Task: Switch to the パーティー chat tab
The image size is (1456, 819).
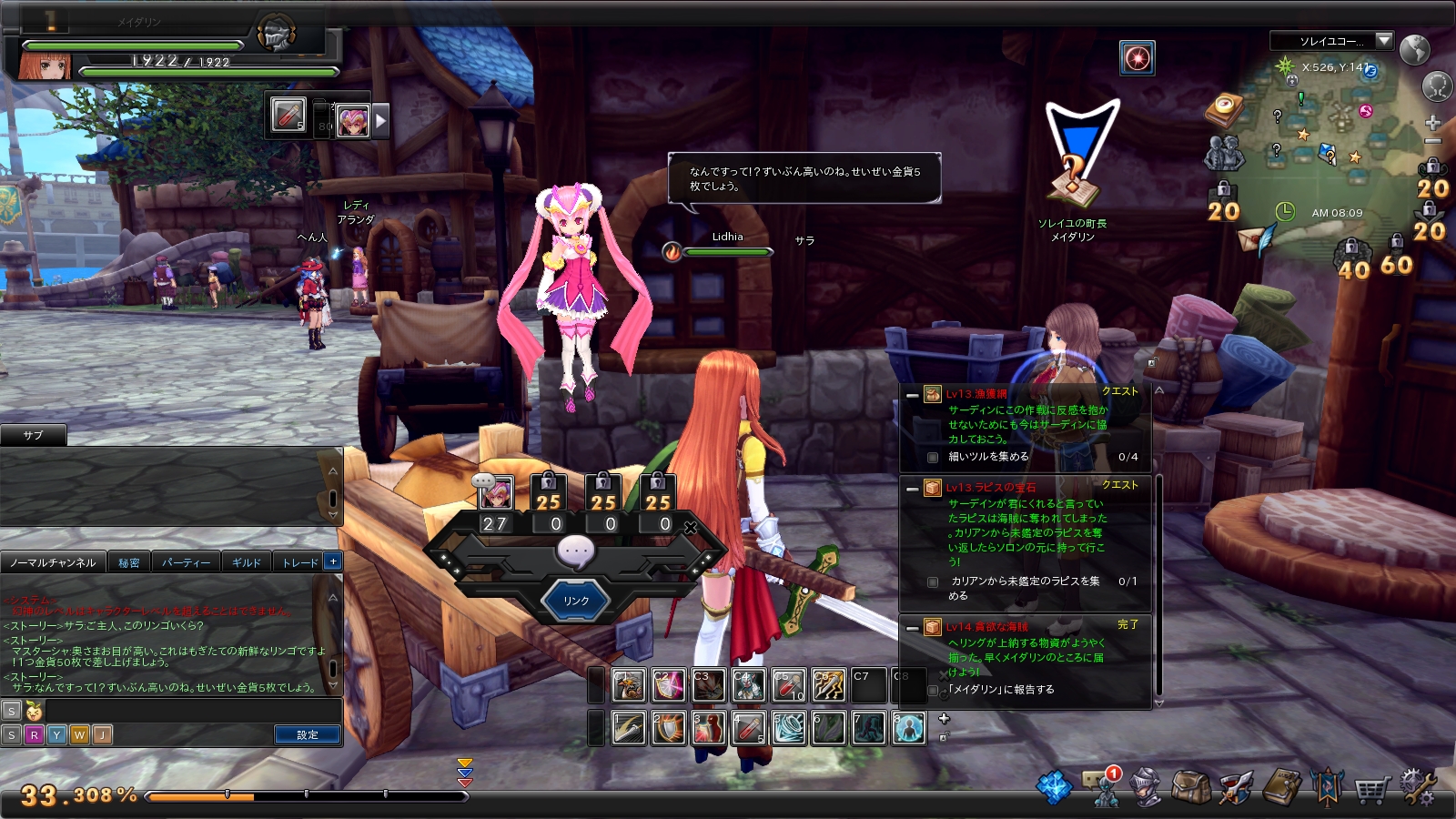Action: 186,562
